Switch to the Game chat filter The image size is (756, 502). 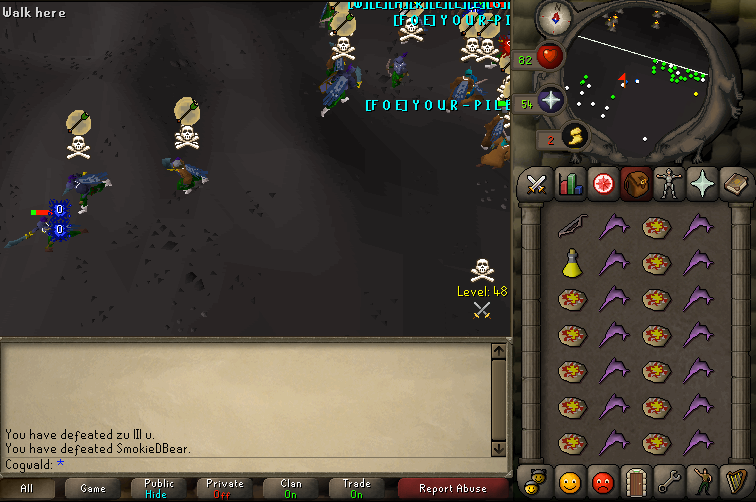[x=93, y=489]
